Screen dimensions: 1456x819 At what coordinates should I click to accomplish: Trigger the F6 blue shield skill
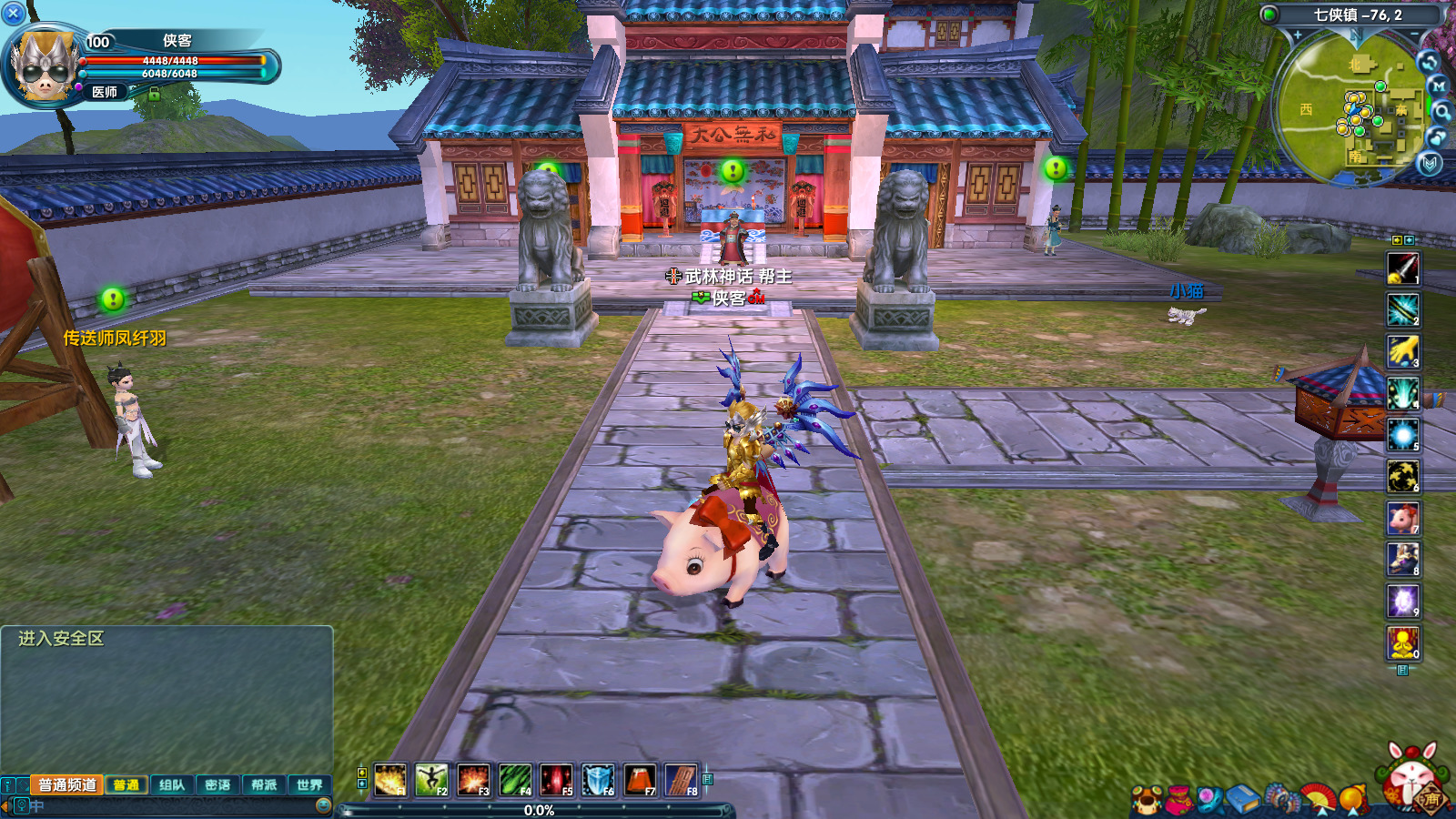(x=598, y=780)
